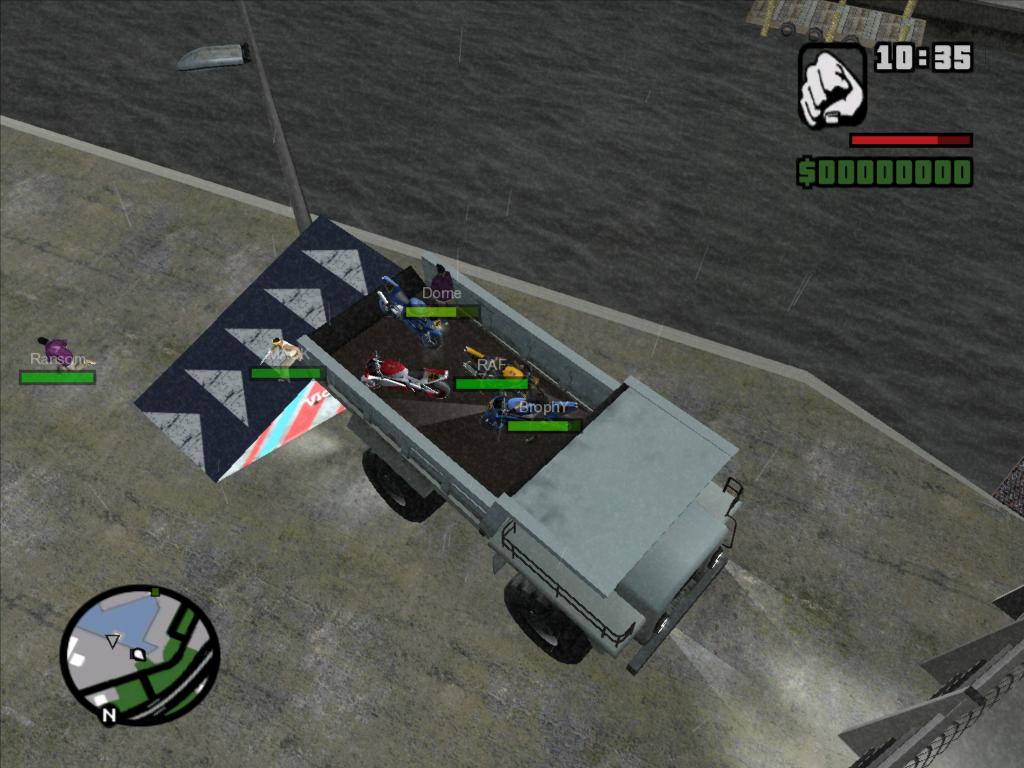Select the north N marker on the radar
The height and width of the screenshot is (768, 1024).
point(109,715)
